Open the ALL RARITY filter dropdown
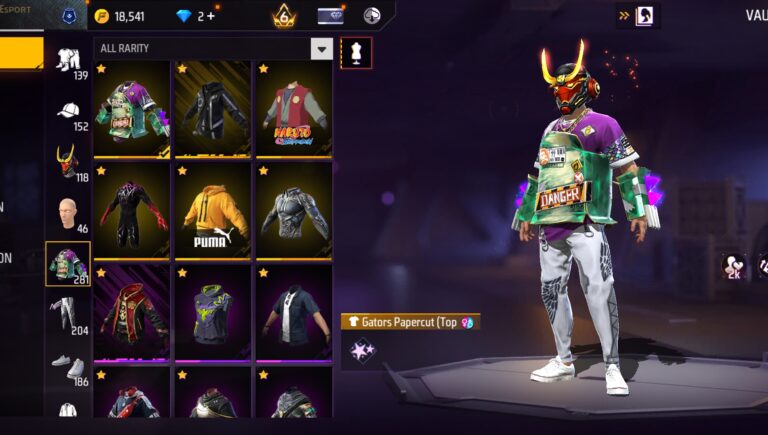The height and width of the screenshot is (435, 768). [321, 49]
